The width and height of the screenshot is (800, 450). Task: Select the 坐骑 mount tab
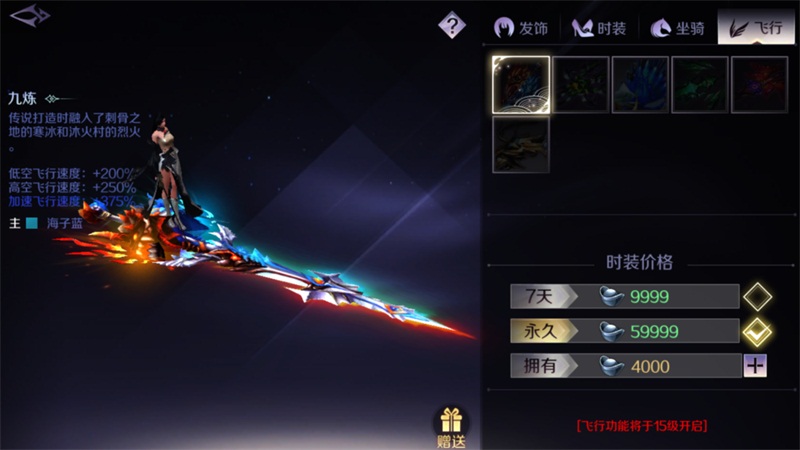click(x=677, y=28)
